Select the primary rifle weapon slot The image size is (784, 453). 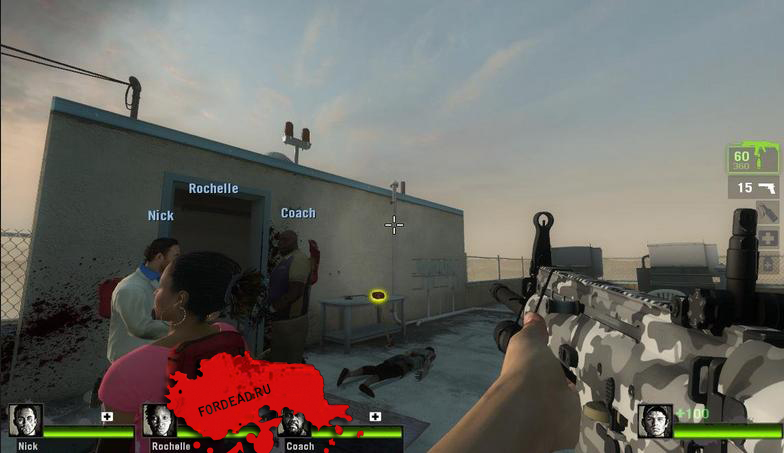point(753,159)
